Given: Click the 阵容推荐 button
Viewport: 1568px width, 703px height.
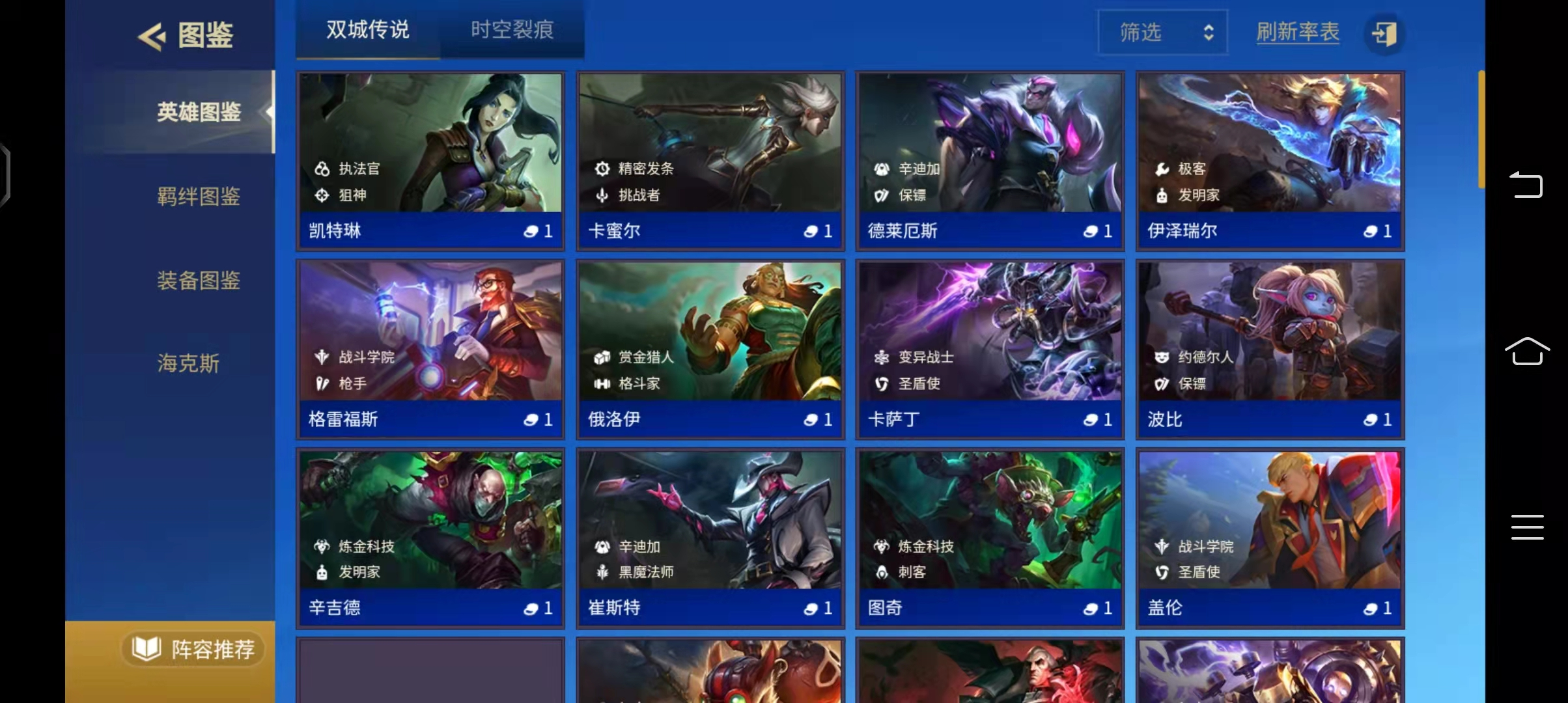Looking at the screenshot, I should pos(193,649).
